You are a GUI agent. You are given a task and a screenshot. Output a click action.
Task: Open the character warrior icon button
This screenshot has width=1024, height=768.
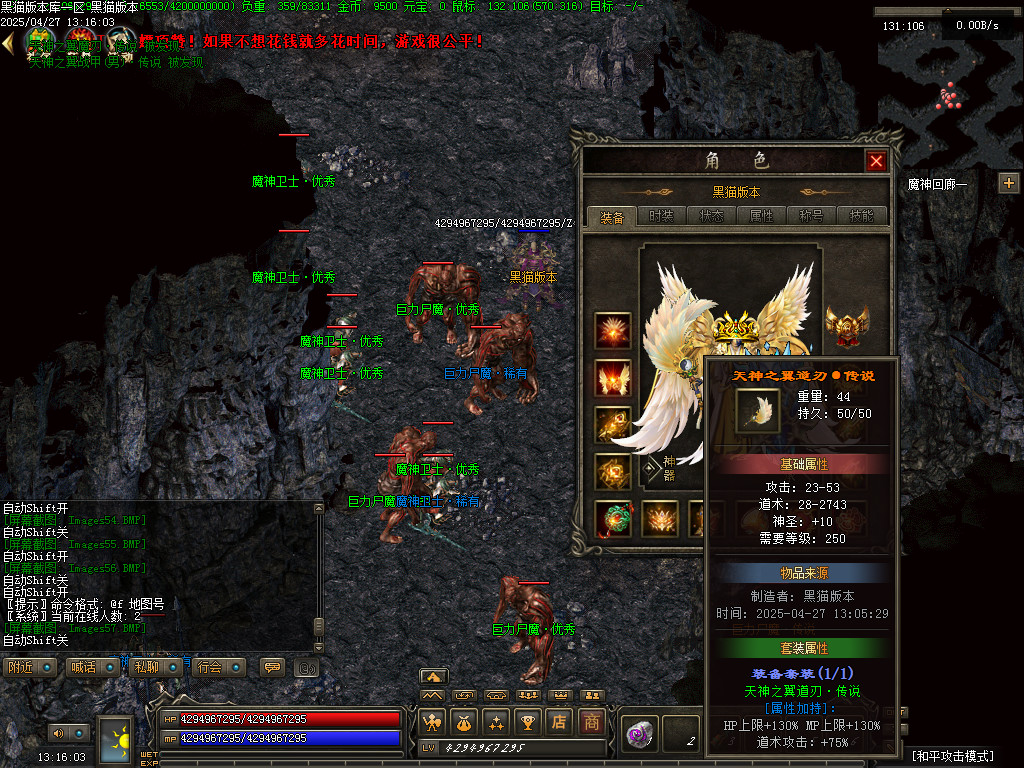[x=432, y=722]
